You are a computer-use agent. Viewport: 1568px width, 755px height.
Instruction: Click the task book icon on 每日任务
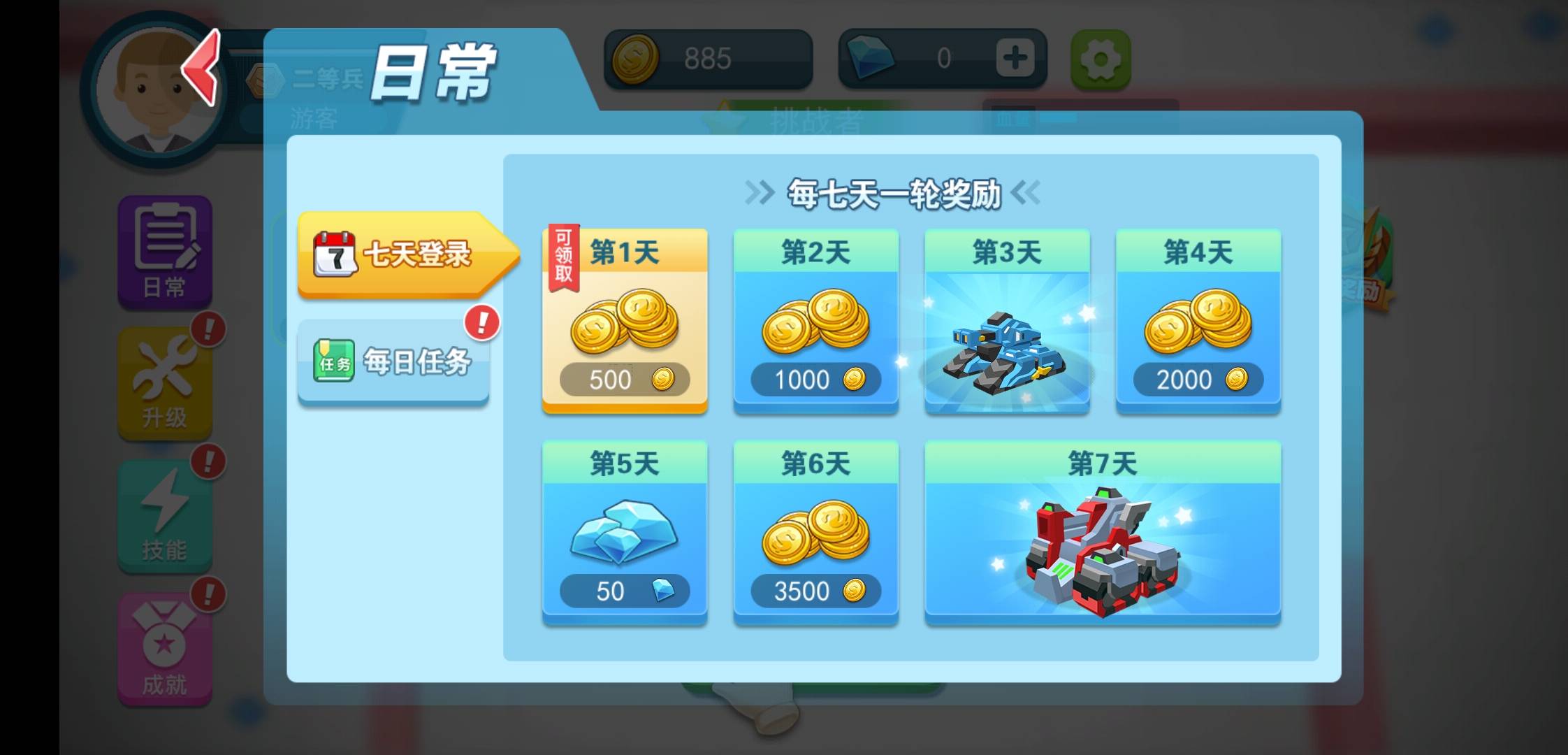click(334, 359)
